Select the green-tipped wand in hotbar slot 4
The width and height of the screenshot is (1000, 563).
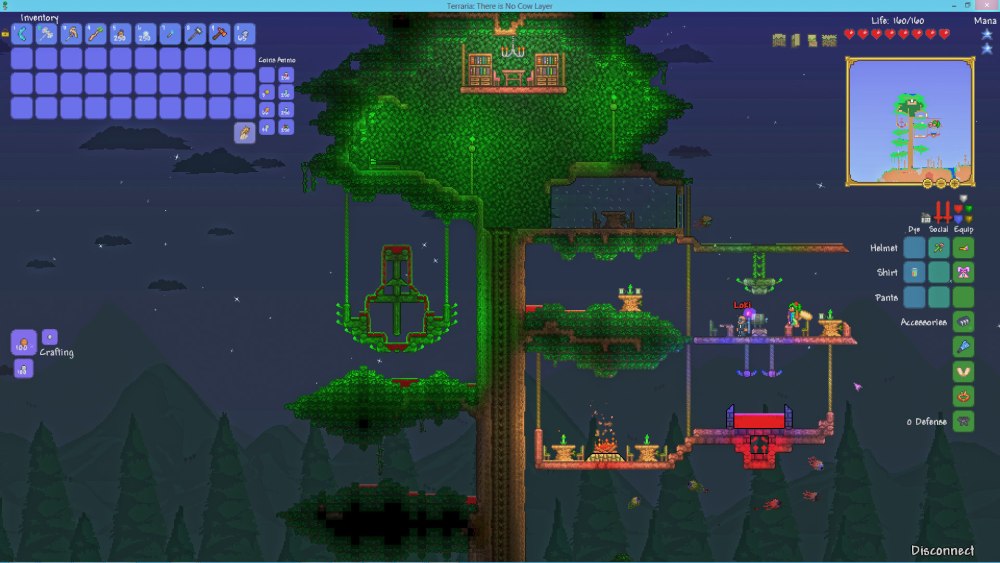coord(96,35)
